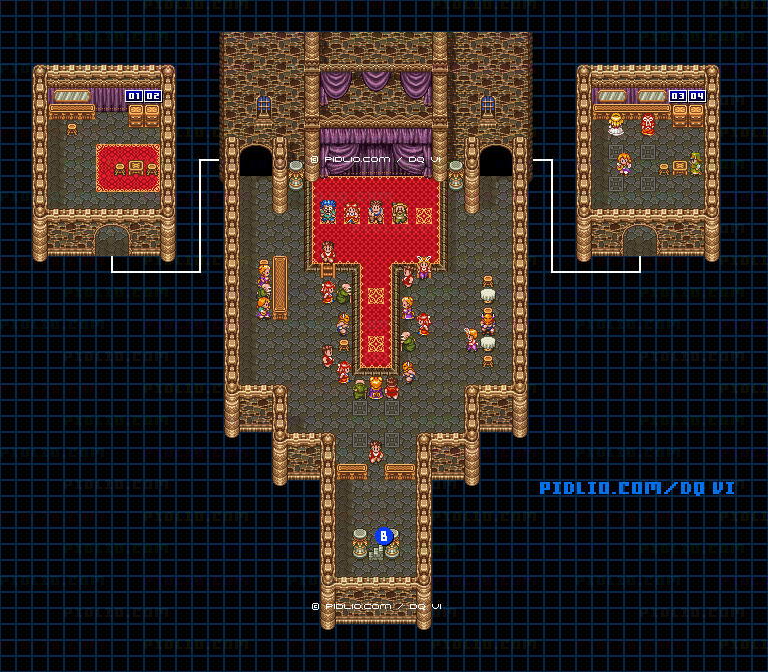The width and height of the screenshot is (768, 672).
Task: Choose the 04 dresser marker
Action: pyautogui.click(x=696, y=96)
